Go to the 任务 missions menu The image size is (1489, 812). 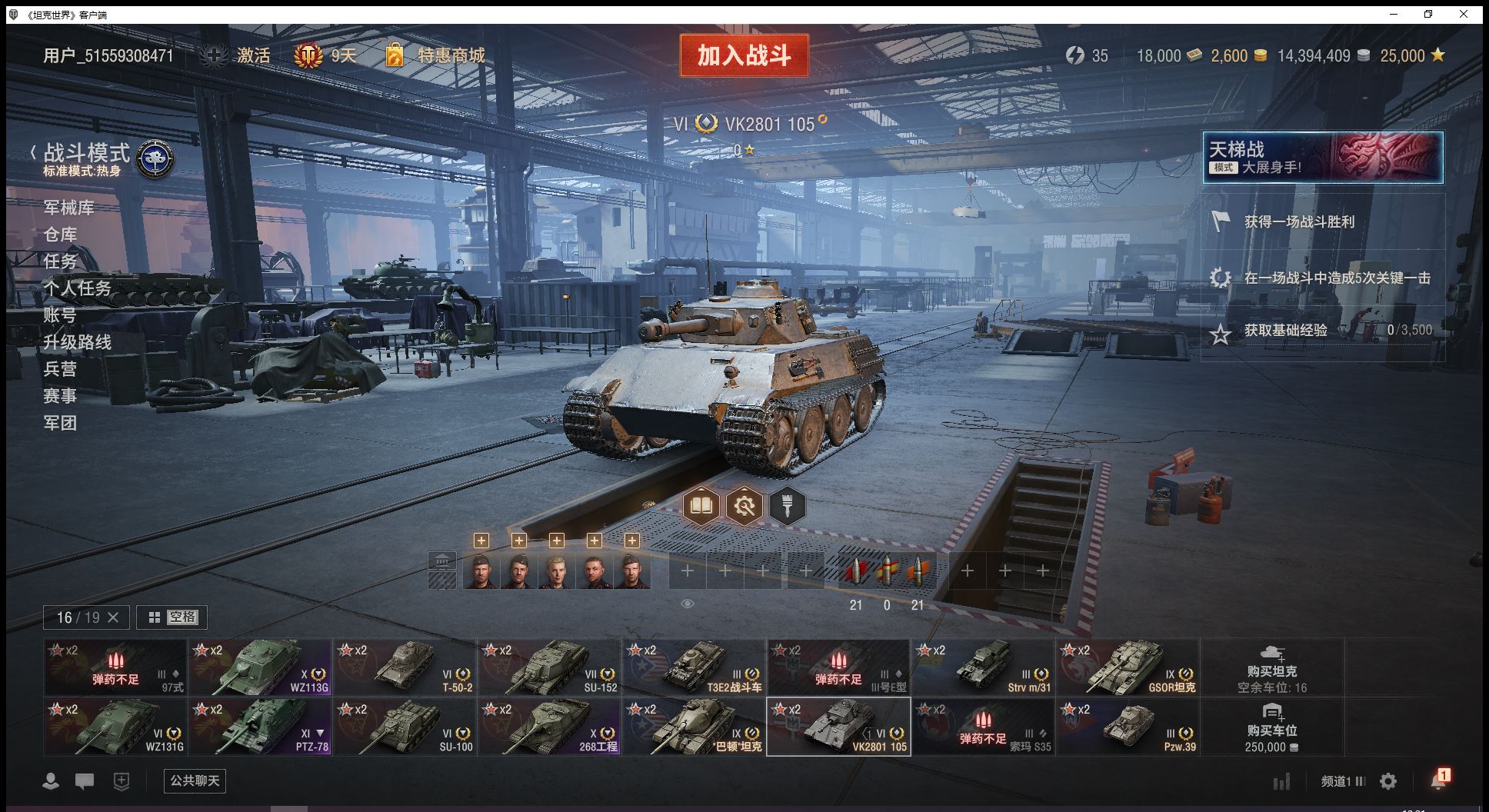point(60,261)
